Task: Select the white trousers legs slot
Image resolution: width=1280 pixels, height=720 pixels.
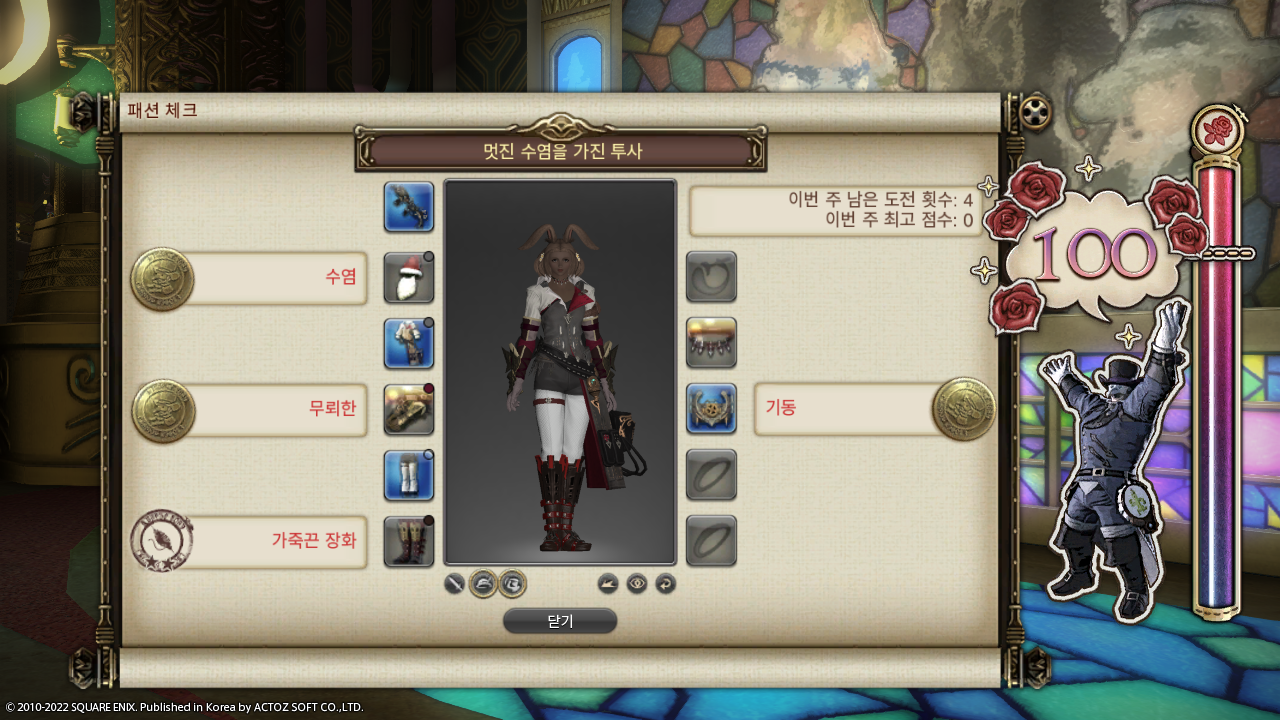Action: 409,475
